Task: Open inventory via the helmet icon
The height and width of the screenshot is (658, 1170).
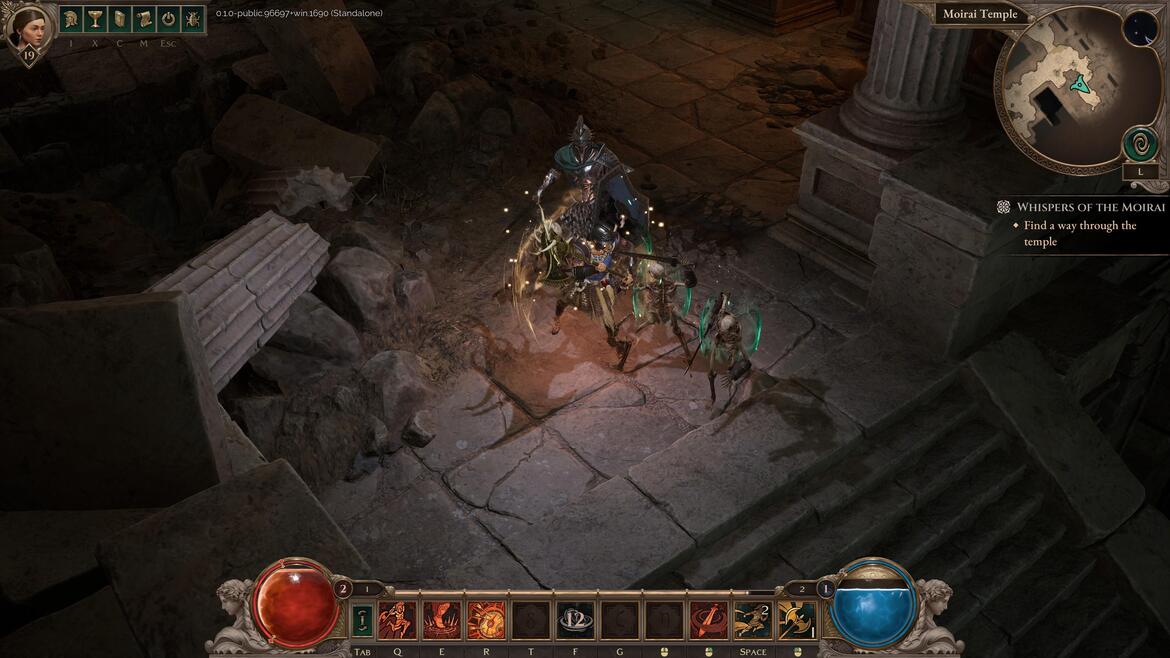Action: tap(71, 19)
